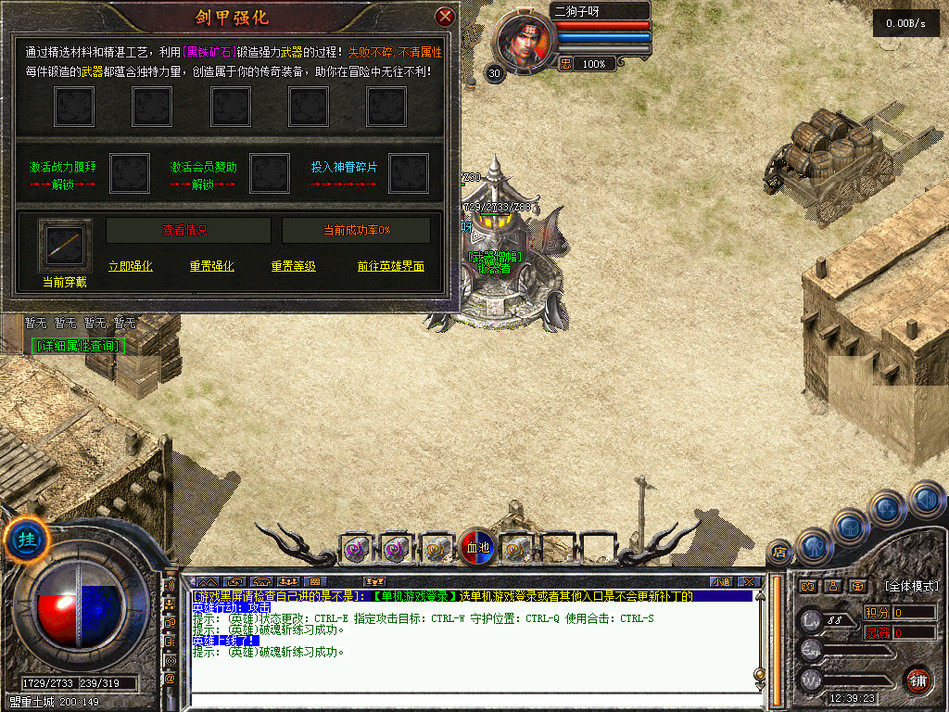
Task: Choose the 重置等级 option
Action: (293, 266)
